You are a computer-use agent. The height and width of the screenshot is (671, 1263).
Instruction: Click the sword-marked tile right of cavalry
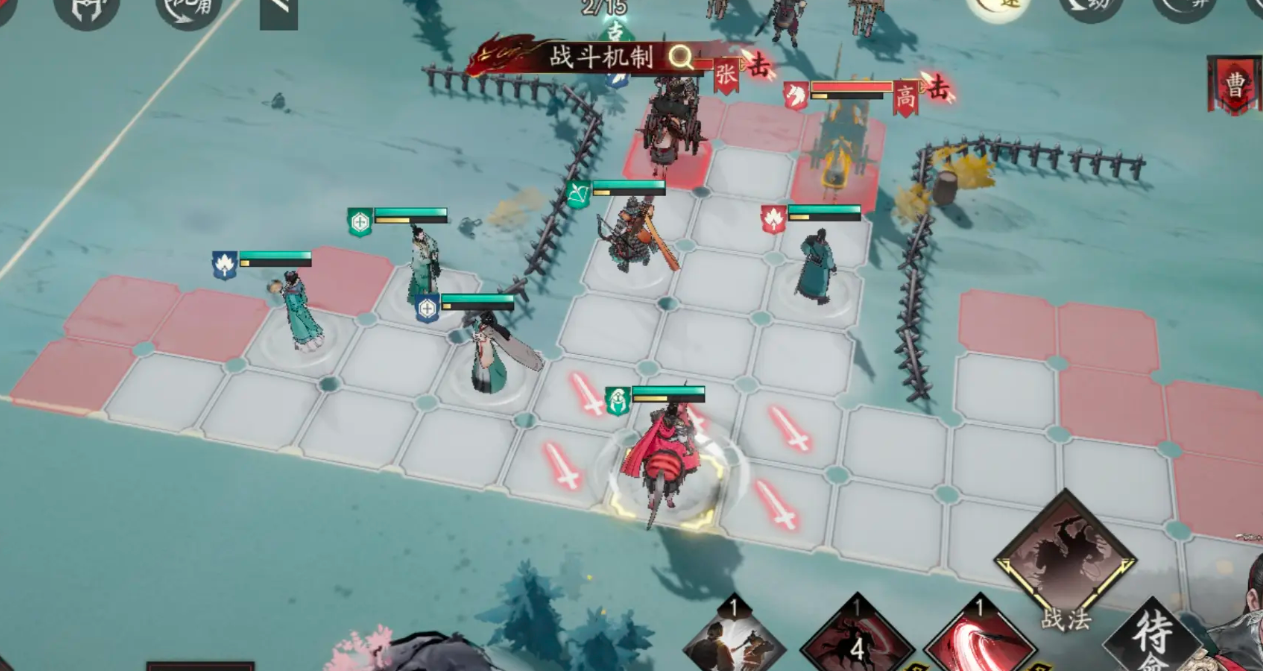776,503
